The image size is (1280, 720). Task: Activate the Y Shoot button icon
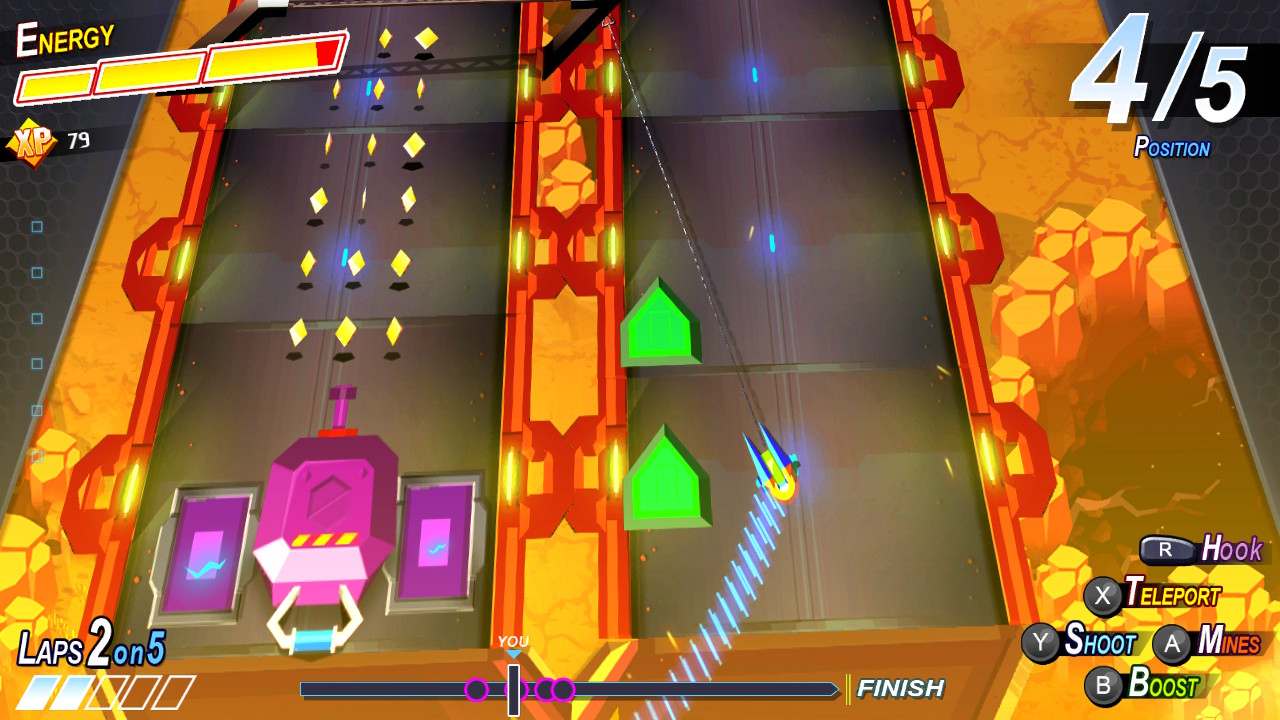coord(1042,645)
